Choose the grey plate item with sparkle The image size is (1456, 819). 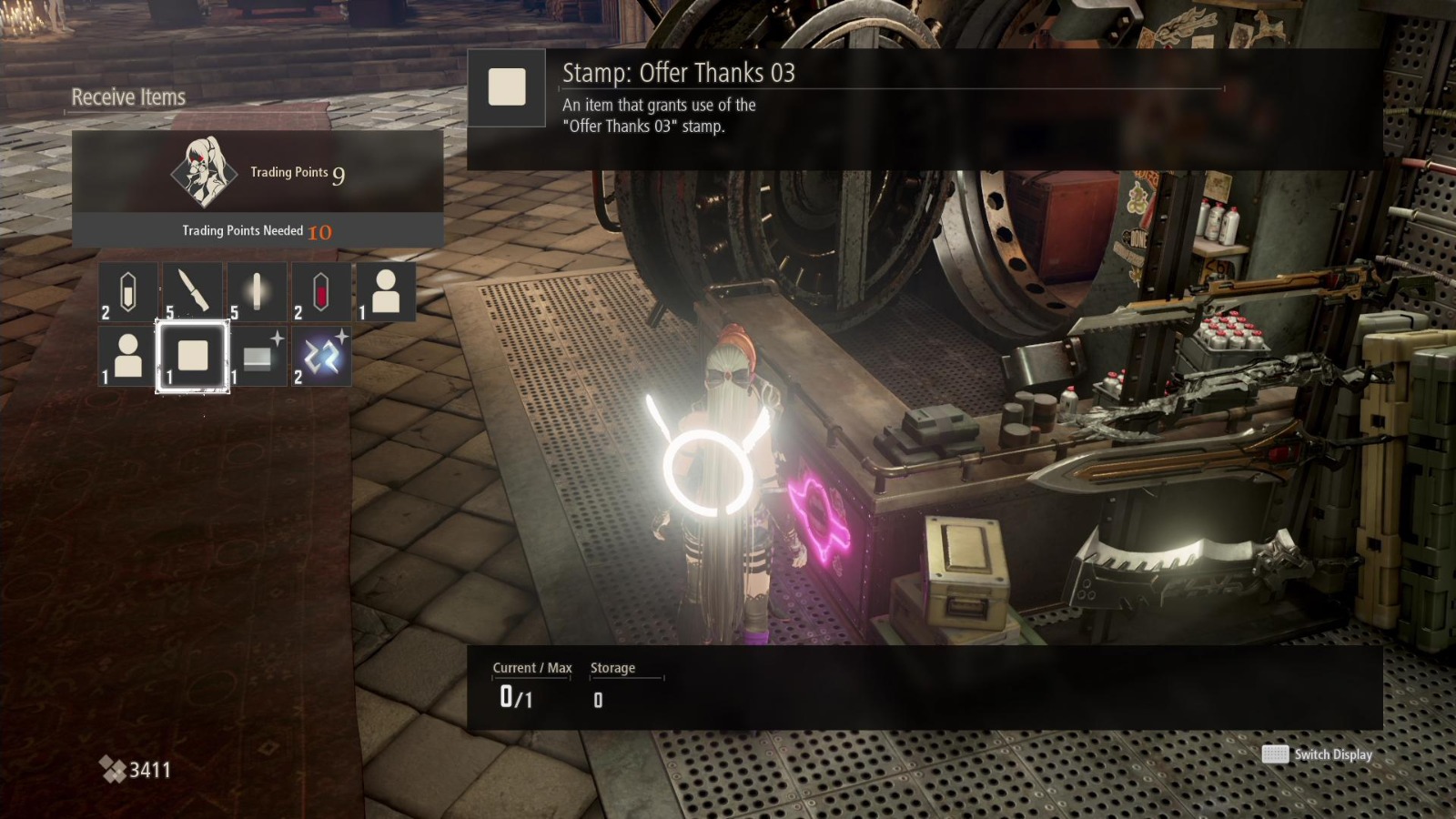257,356
